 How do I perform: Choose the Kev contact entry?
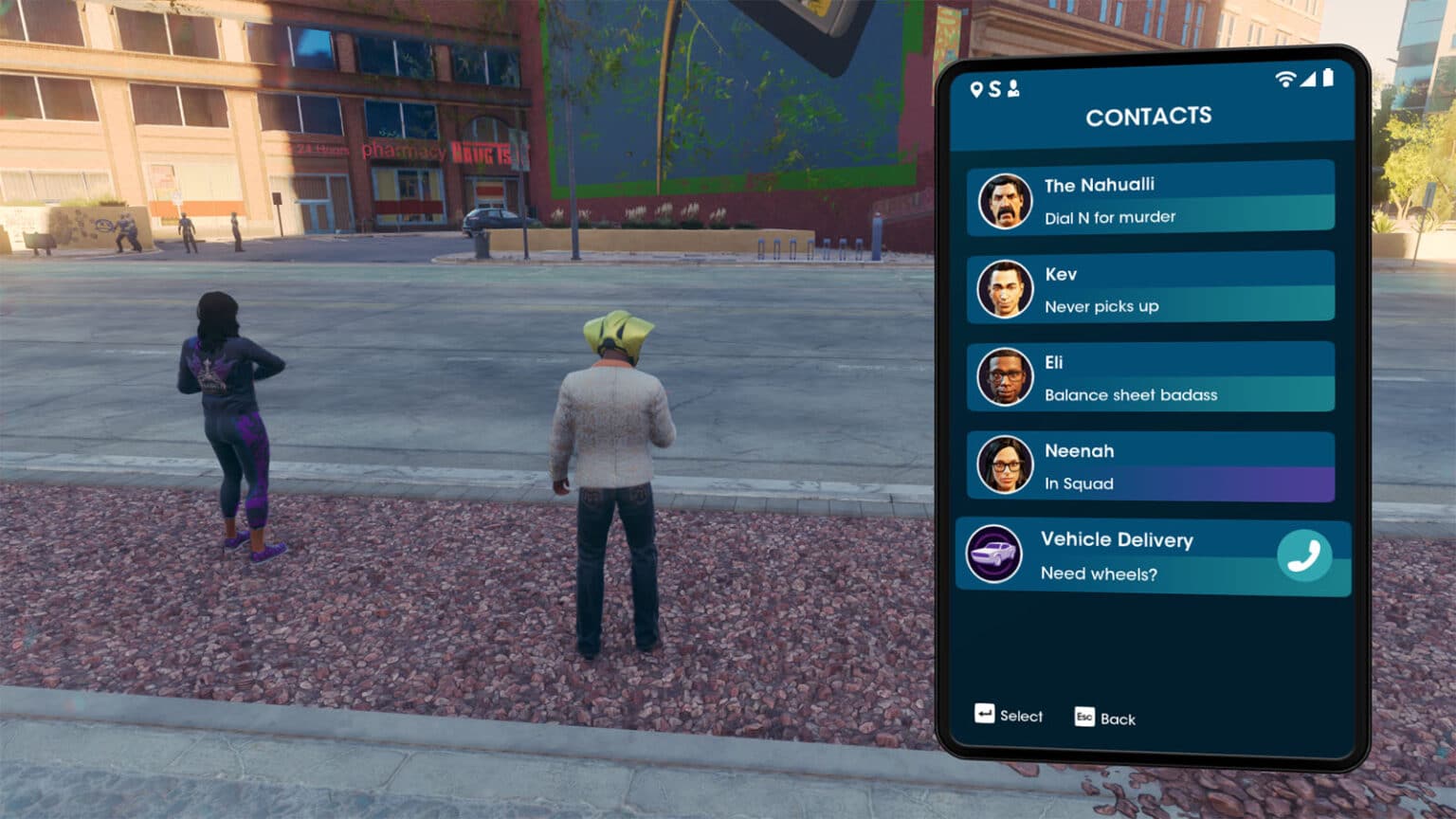tap(1151, 289)
